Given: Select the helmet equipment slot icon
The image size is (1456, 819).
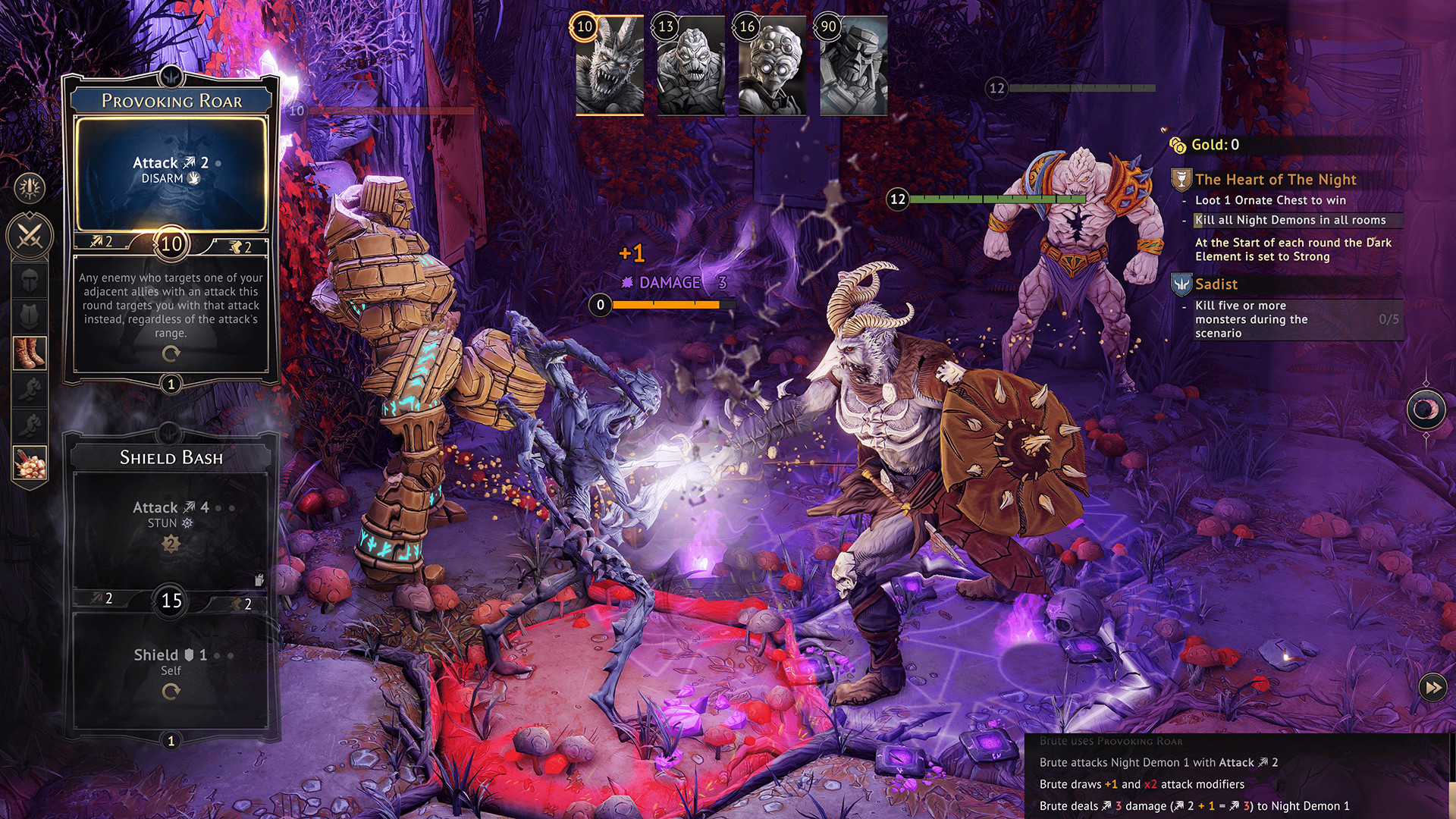Looking at the screenshot, I should click(29, 278).
